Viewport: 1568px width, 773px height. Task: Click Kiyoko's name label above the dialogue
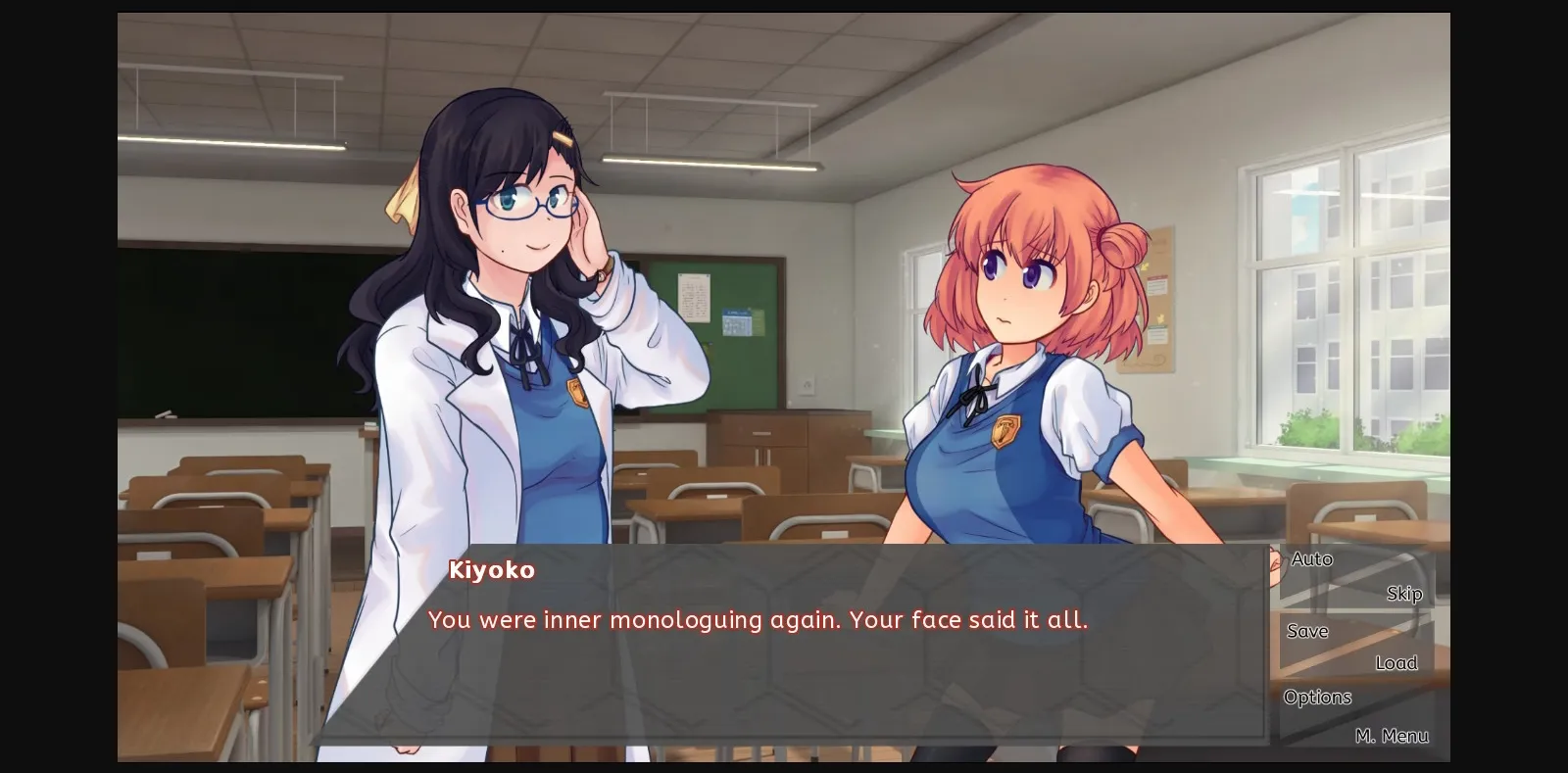click(492, 570)
